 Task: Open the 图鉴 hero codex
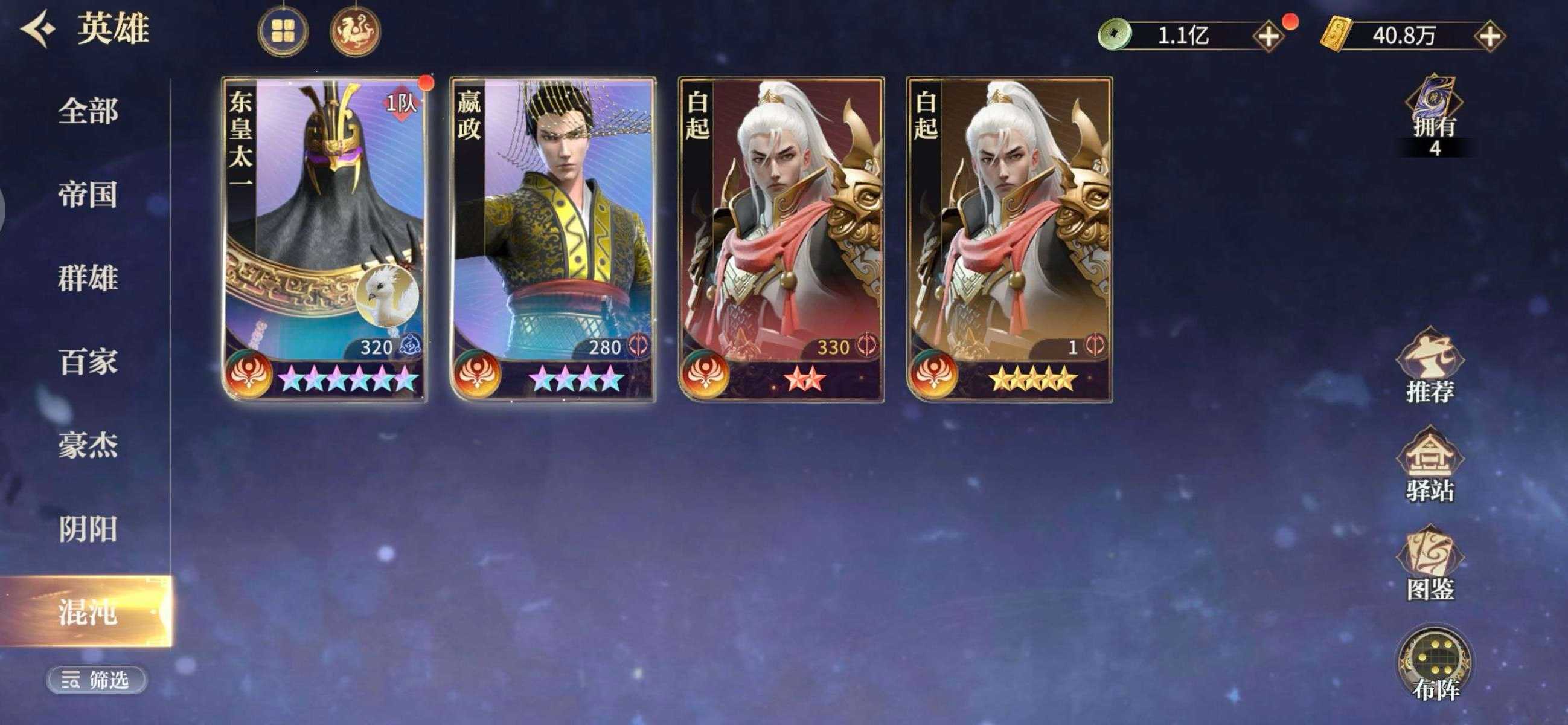pyautogui.click(x=1430, y=565)
